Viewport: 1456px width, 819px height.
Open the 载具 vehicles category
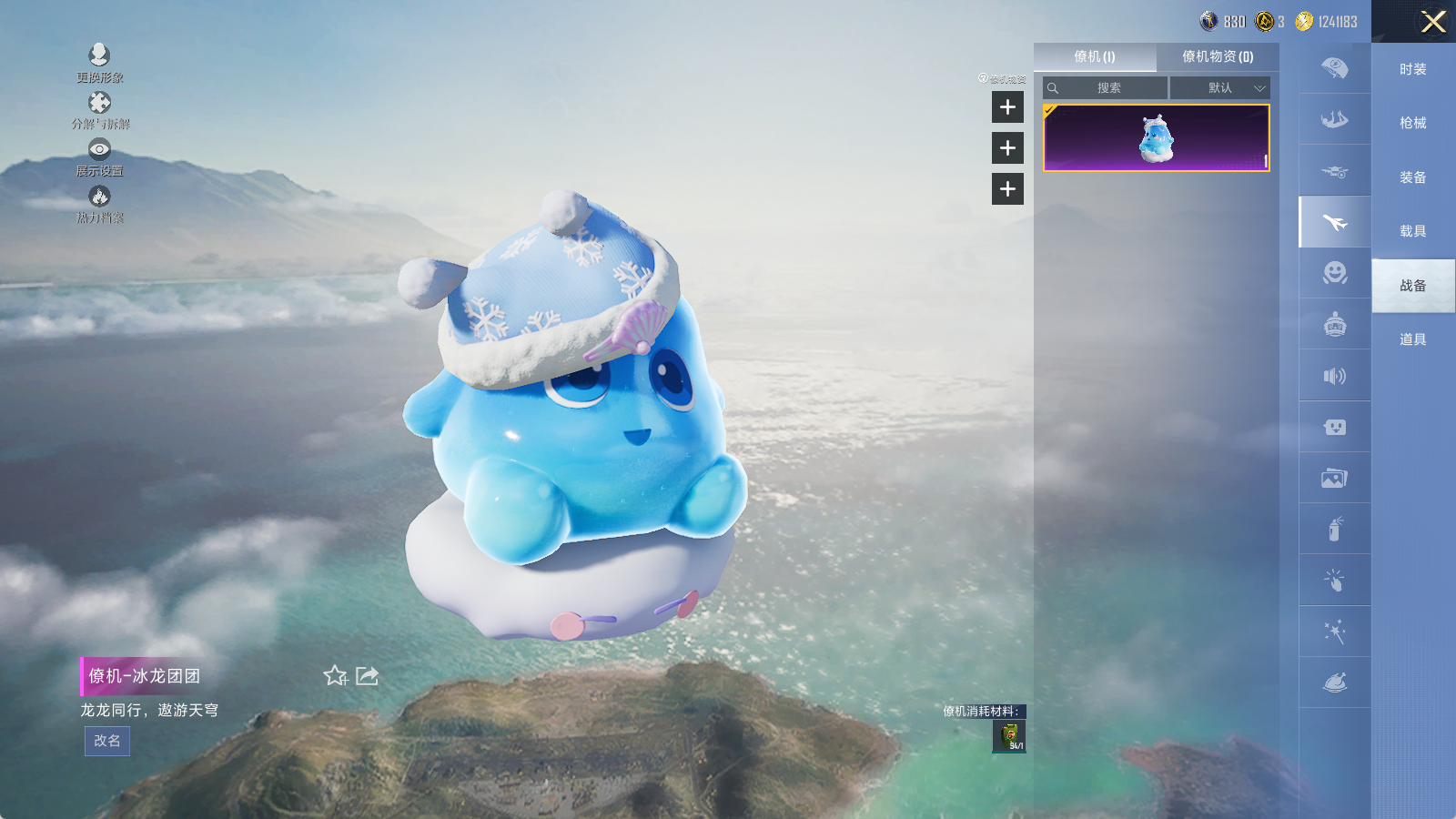click(1412, 231)
